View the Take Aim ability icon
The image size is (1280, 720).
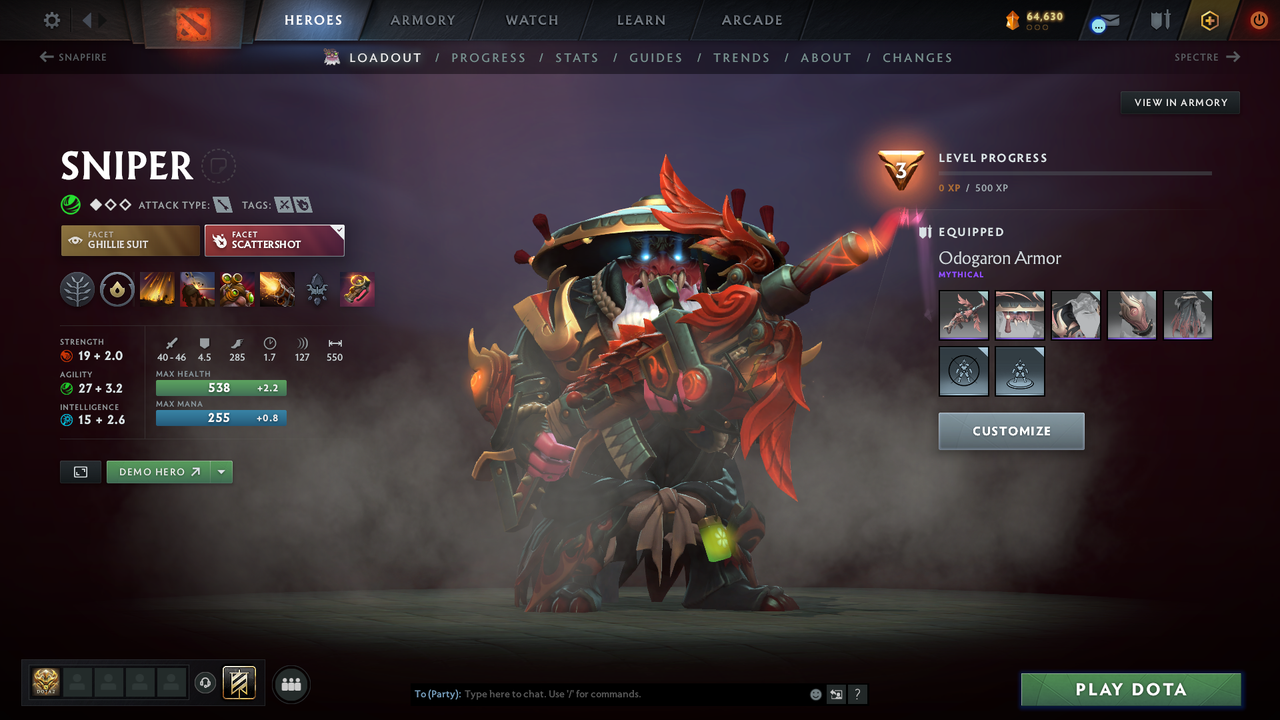[x=237, y=289]
